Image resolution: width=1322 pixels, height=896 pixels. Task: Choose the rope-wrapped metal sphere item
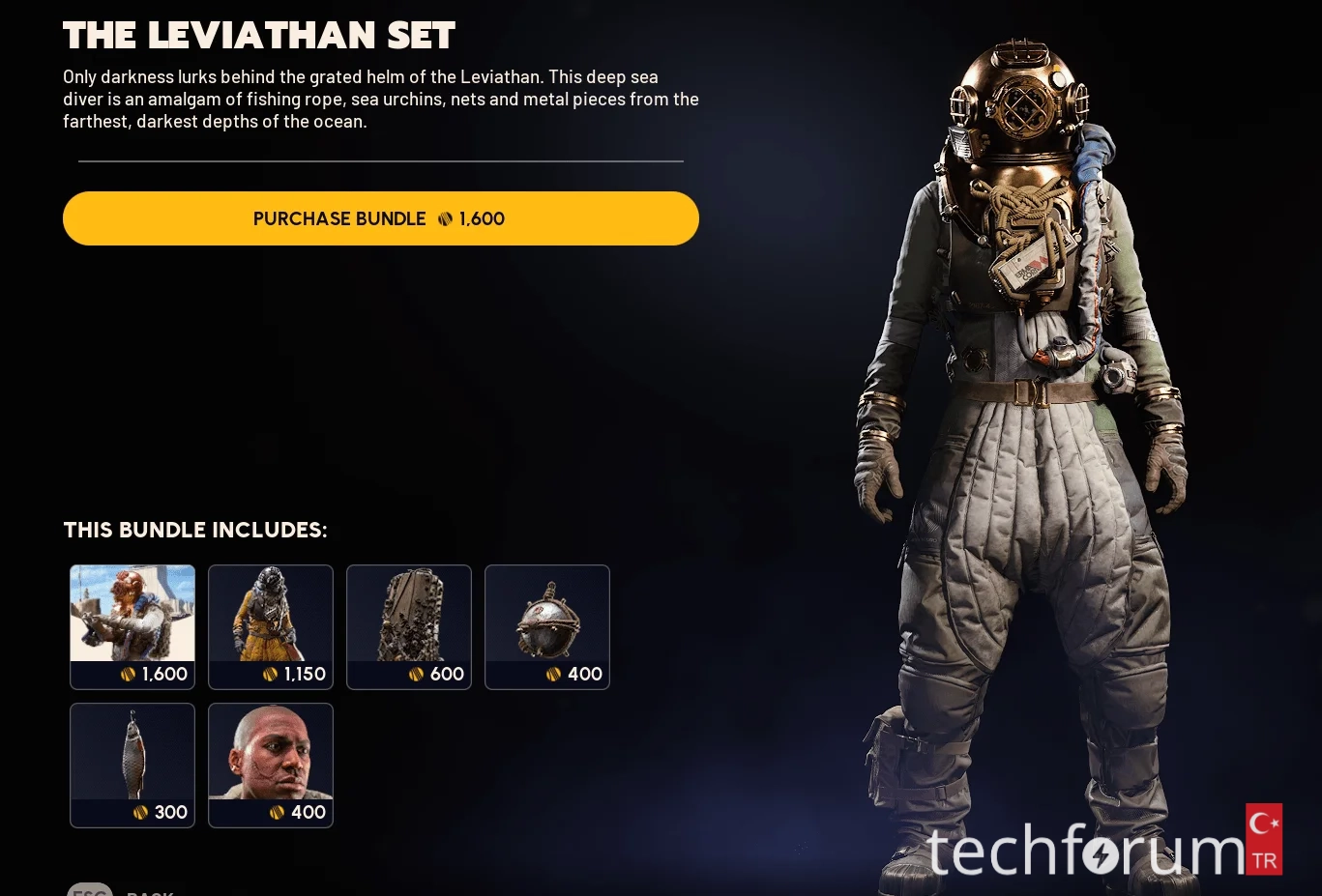(547, 626)
